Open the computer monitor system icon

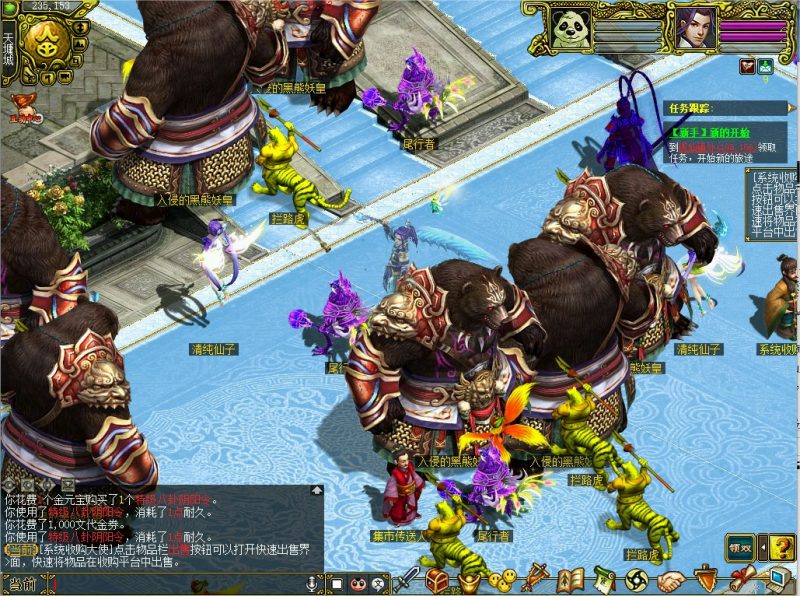[x=777, y=579]
